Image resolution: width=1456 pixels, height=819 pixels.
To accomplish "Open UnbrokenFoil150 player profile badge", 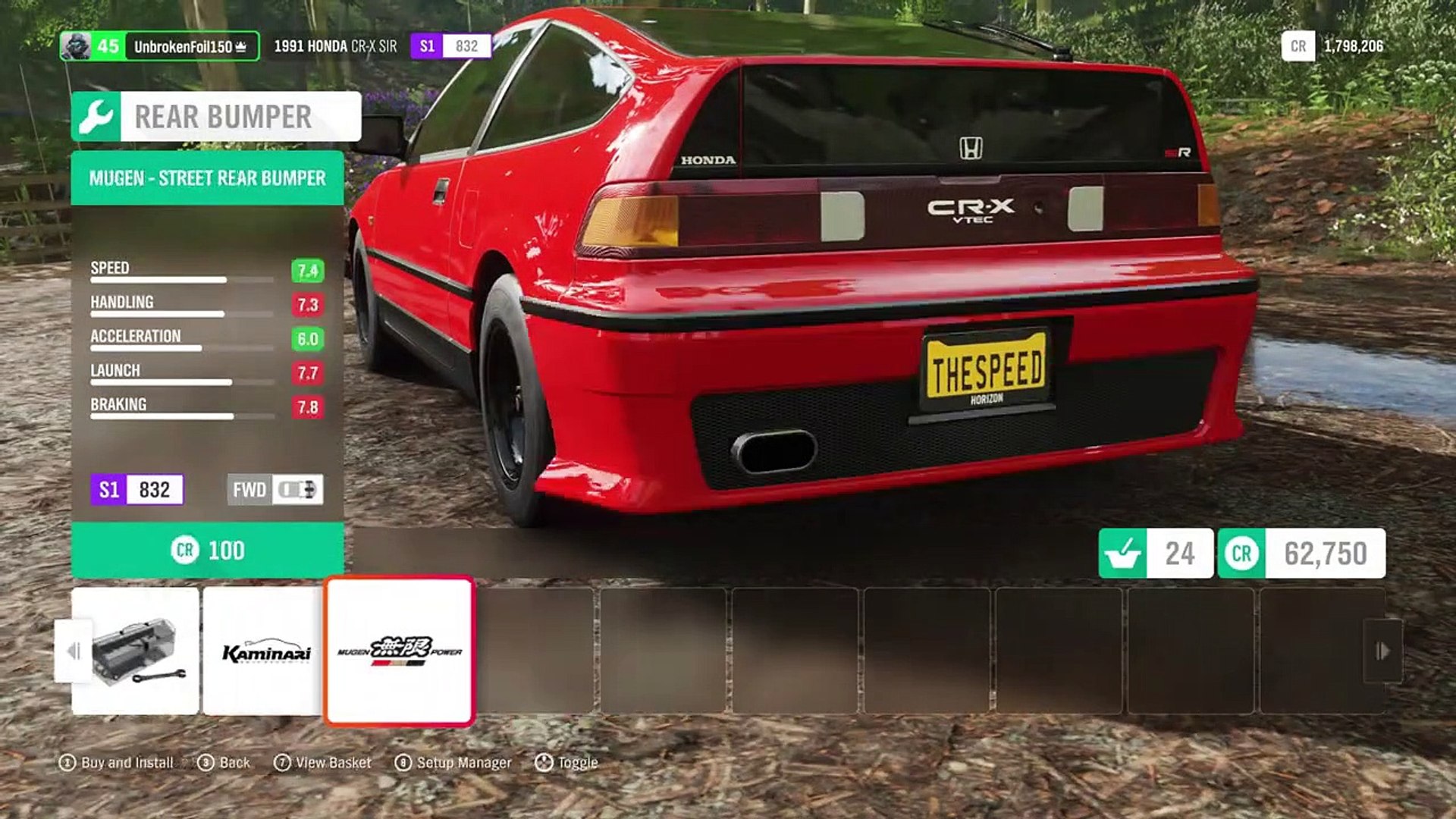I will point(159,46).
